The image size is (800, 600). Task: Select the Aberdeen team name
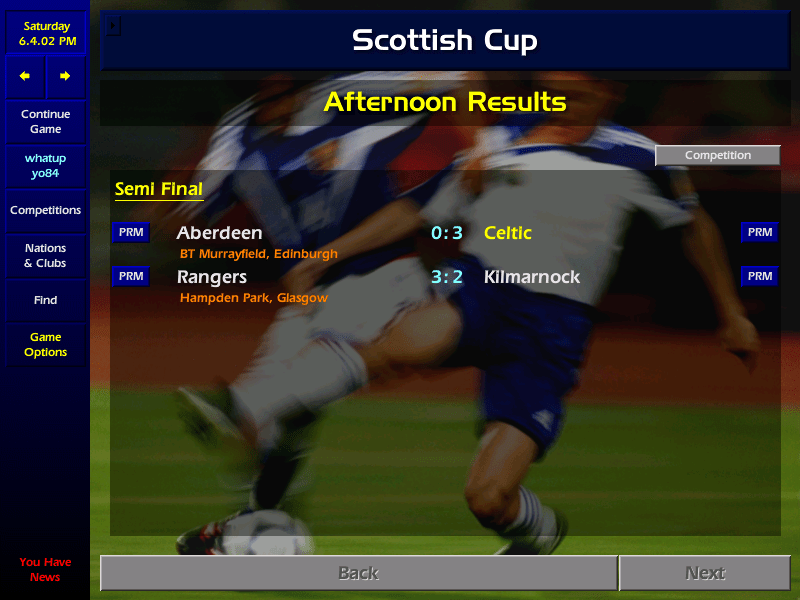pyautogui.click(x=219, y=233)
